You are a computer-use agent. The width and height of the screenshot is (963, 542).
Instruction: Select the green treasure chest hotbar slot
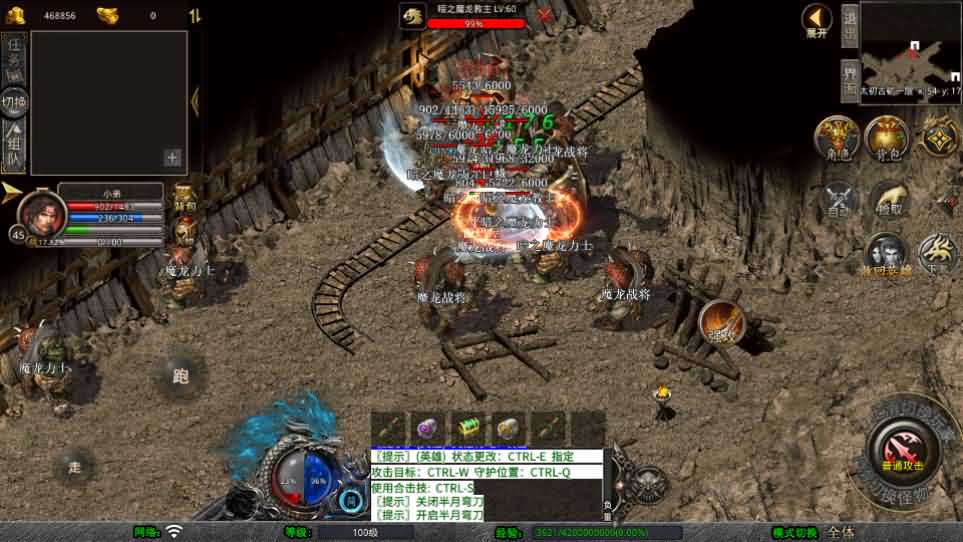pyautogui.click(x=468, y=427)
